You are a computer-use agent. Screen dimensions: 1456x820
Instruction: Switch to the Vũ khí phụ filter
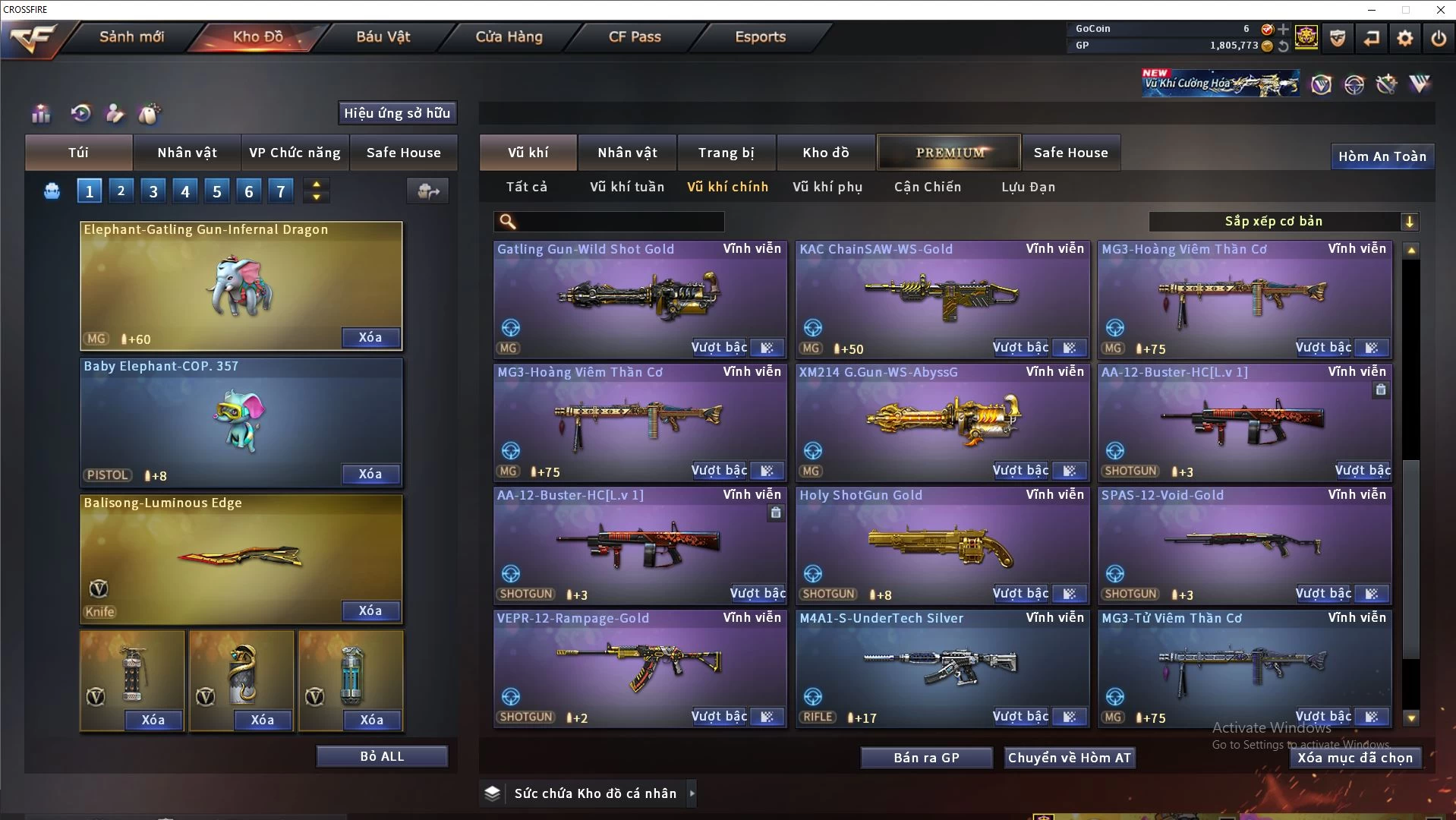tap(827, 187)
